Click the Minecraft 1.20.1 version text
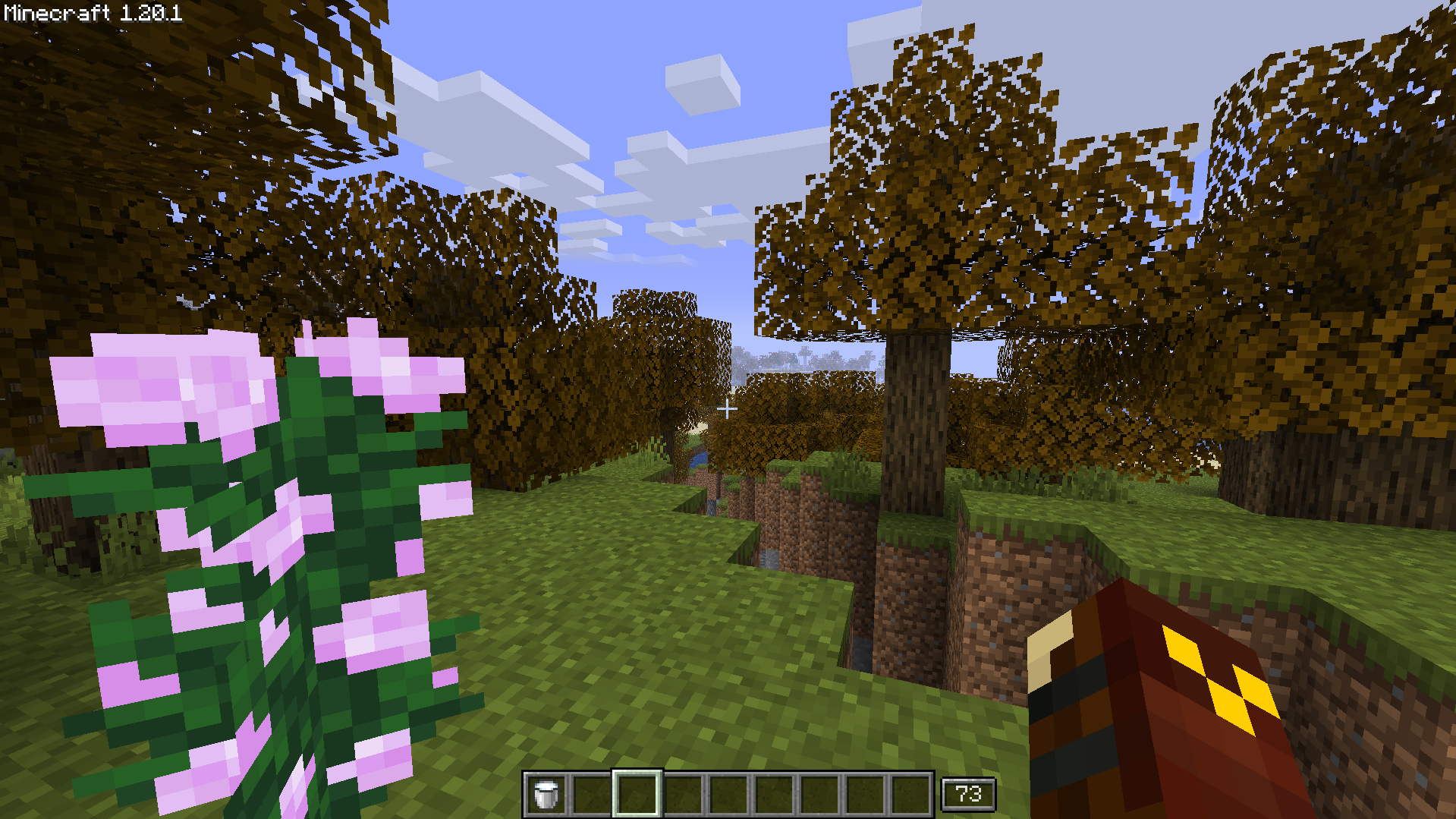 (x=91, y=12)
